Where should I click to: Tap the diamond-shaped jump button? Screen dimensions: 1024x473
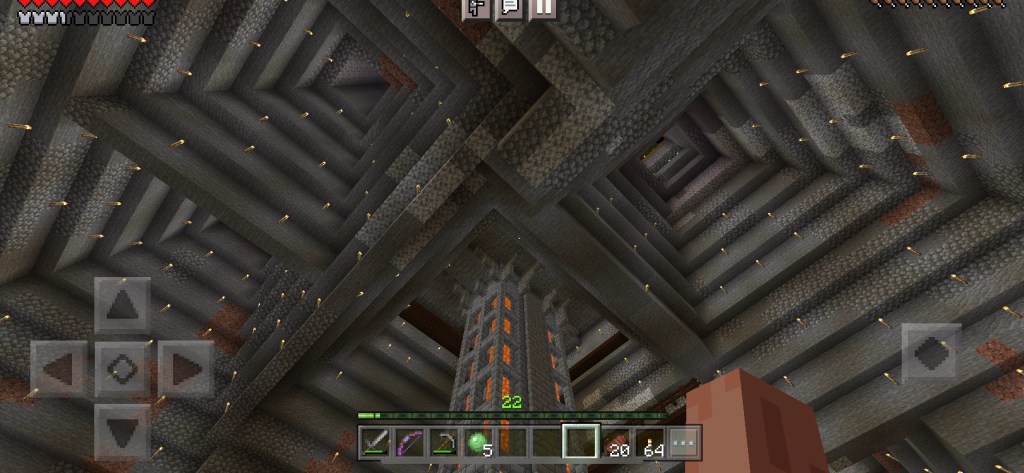click(x=932, y=351)
